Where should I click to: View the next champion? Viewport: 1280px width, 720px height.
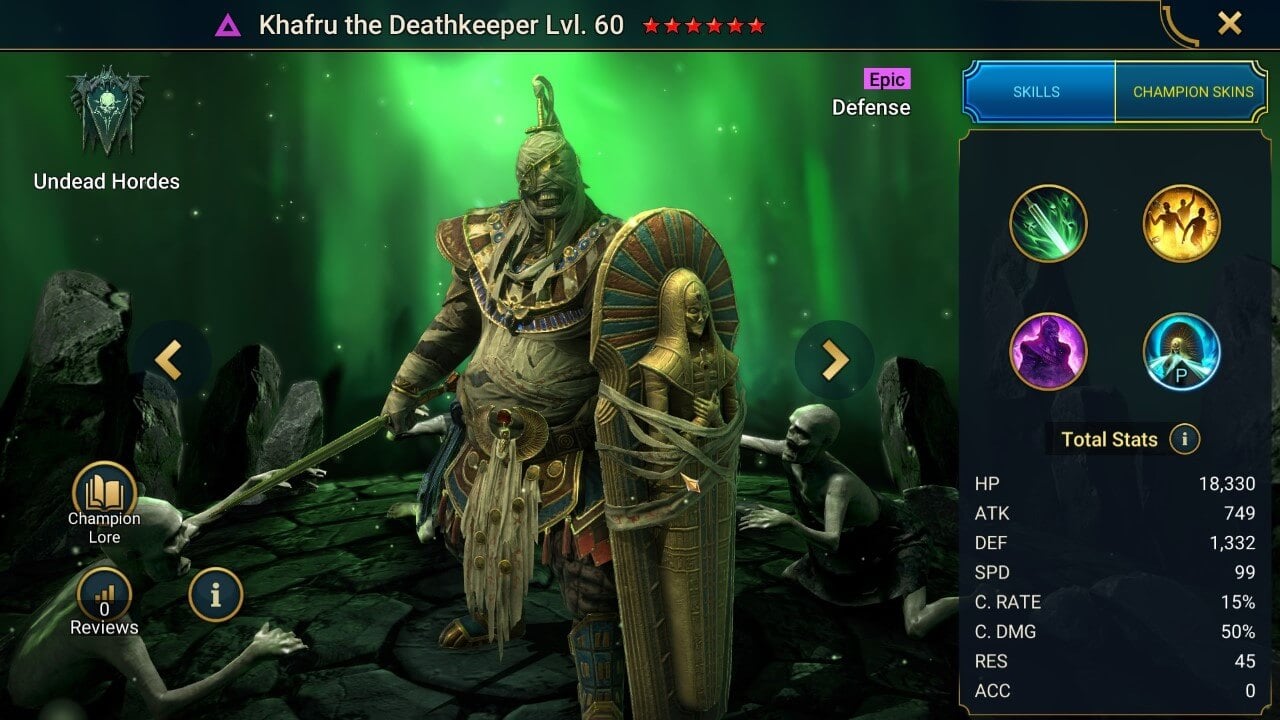tap(834, 360)
